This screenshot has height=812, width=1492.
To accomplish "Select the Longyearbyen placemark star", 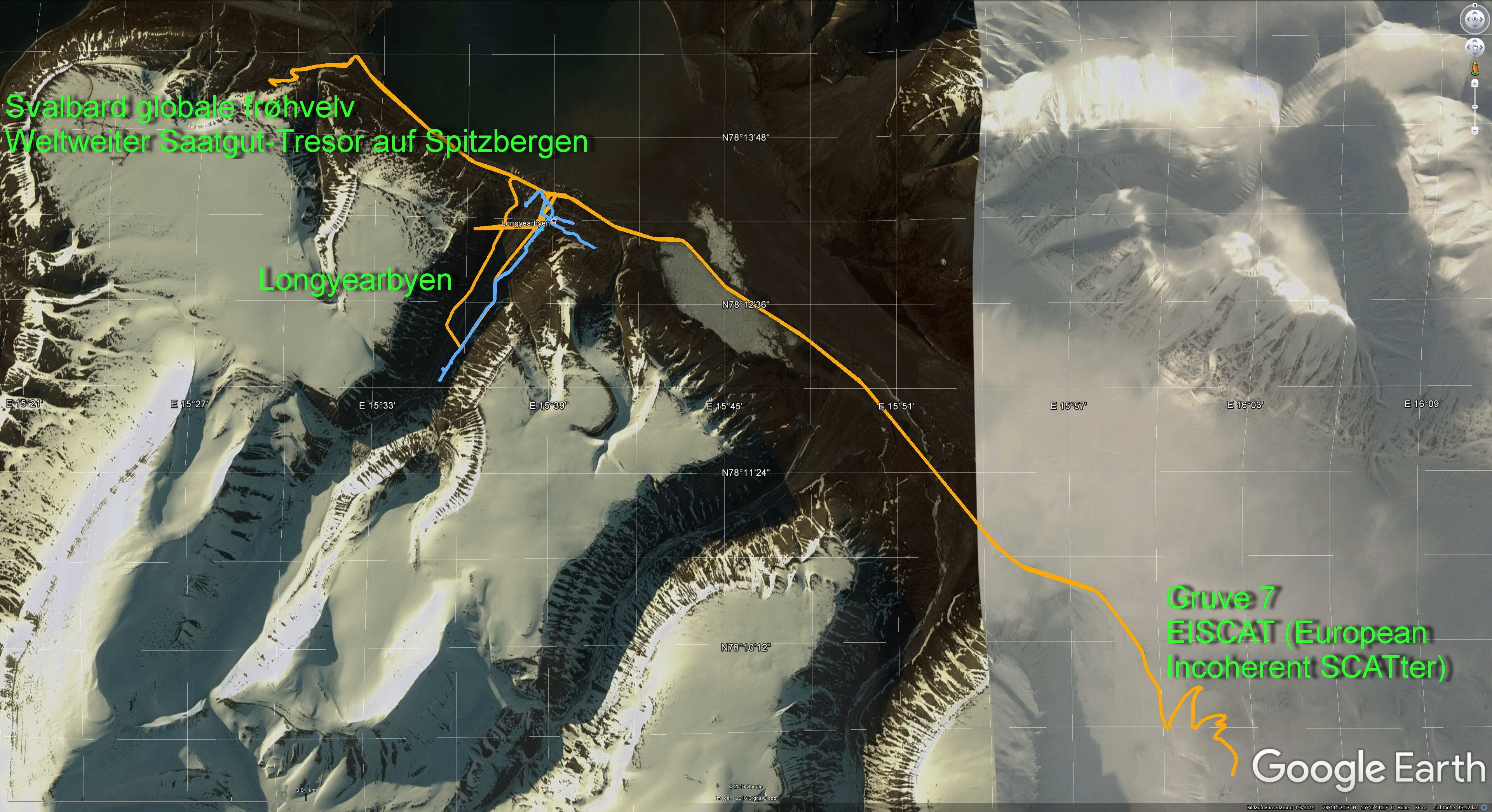I will pyautogui.click(x=554, y=222).
